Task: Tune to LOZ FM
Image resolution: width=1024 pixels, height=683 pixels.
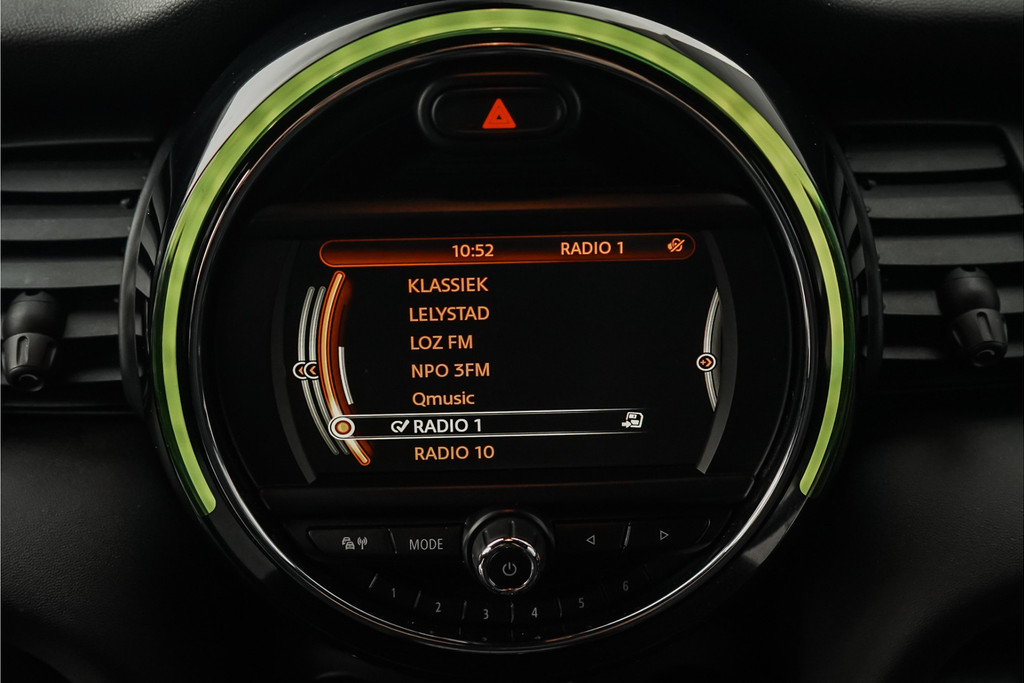Action: (x=441, y=342)
